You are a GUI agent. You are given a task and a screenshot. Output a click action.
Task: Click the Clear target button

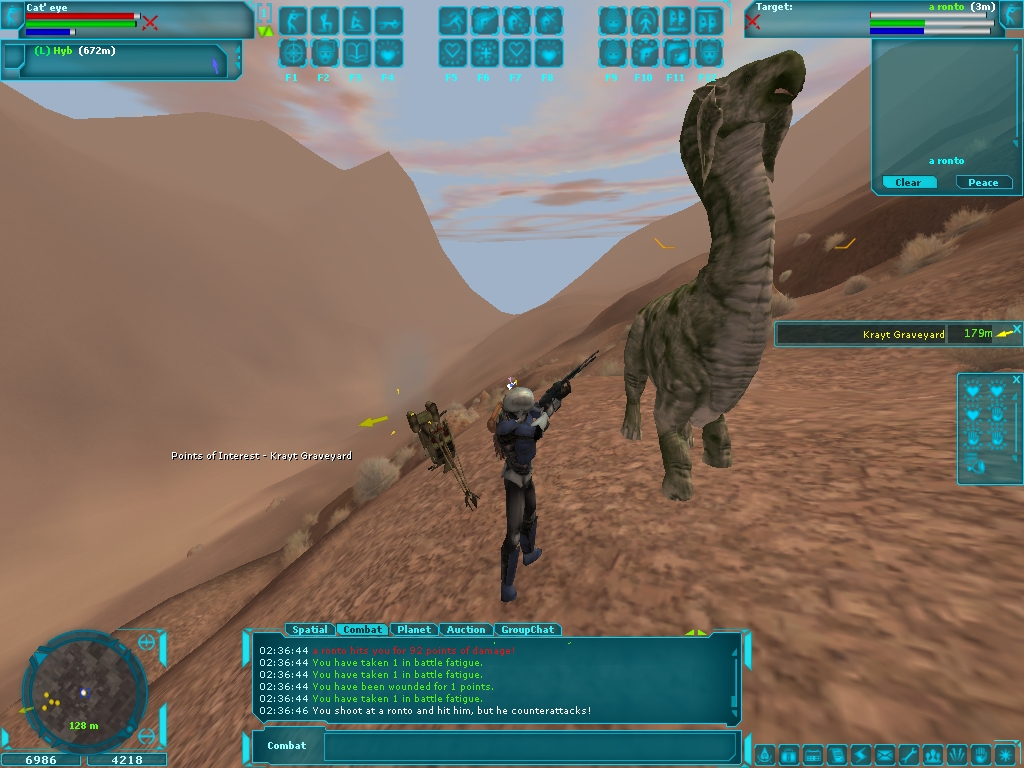[908, 182]
